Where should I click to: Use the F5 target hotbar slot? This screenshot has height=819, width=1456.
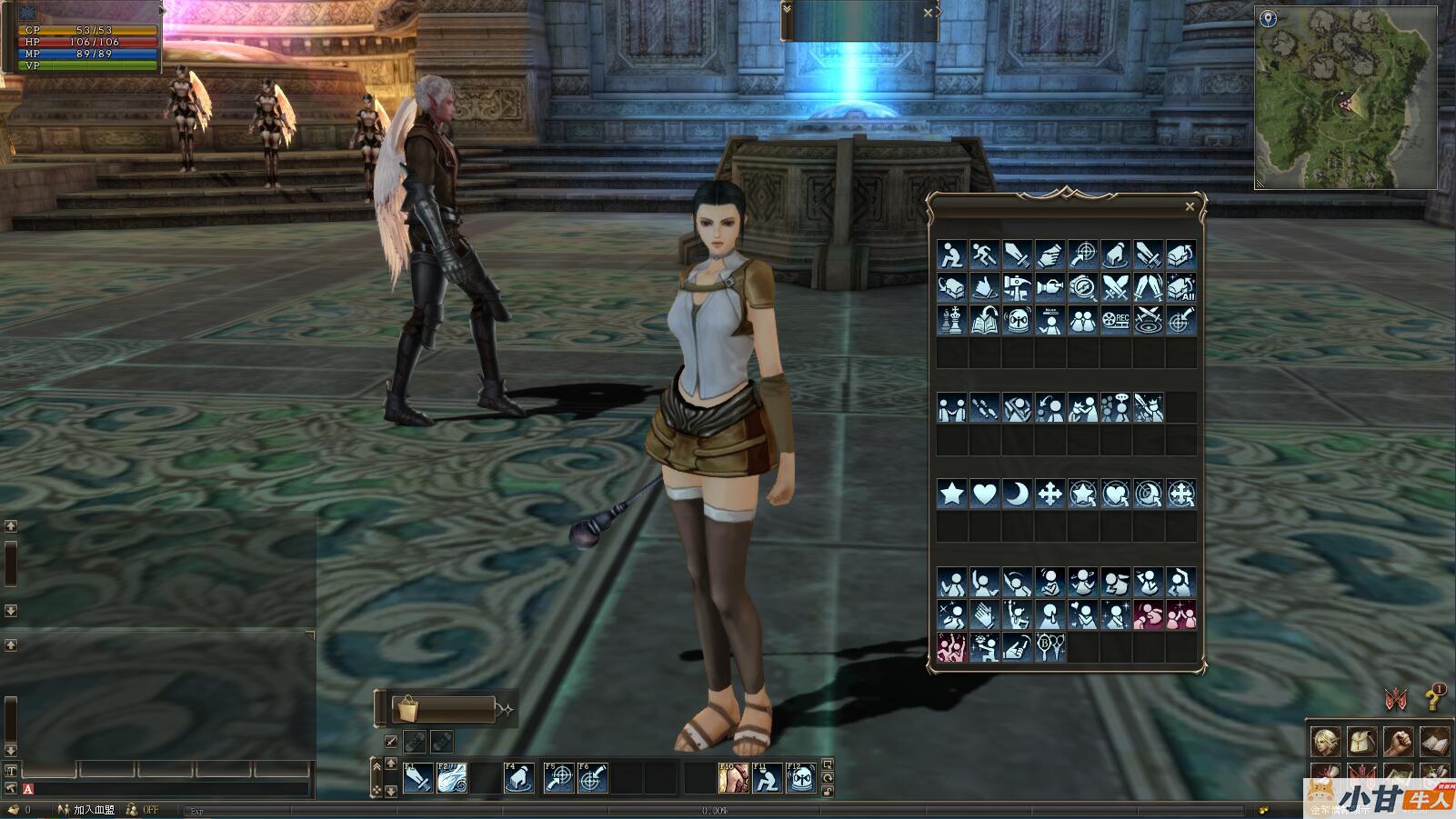(x=558, y=778)
